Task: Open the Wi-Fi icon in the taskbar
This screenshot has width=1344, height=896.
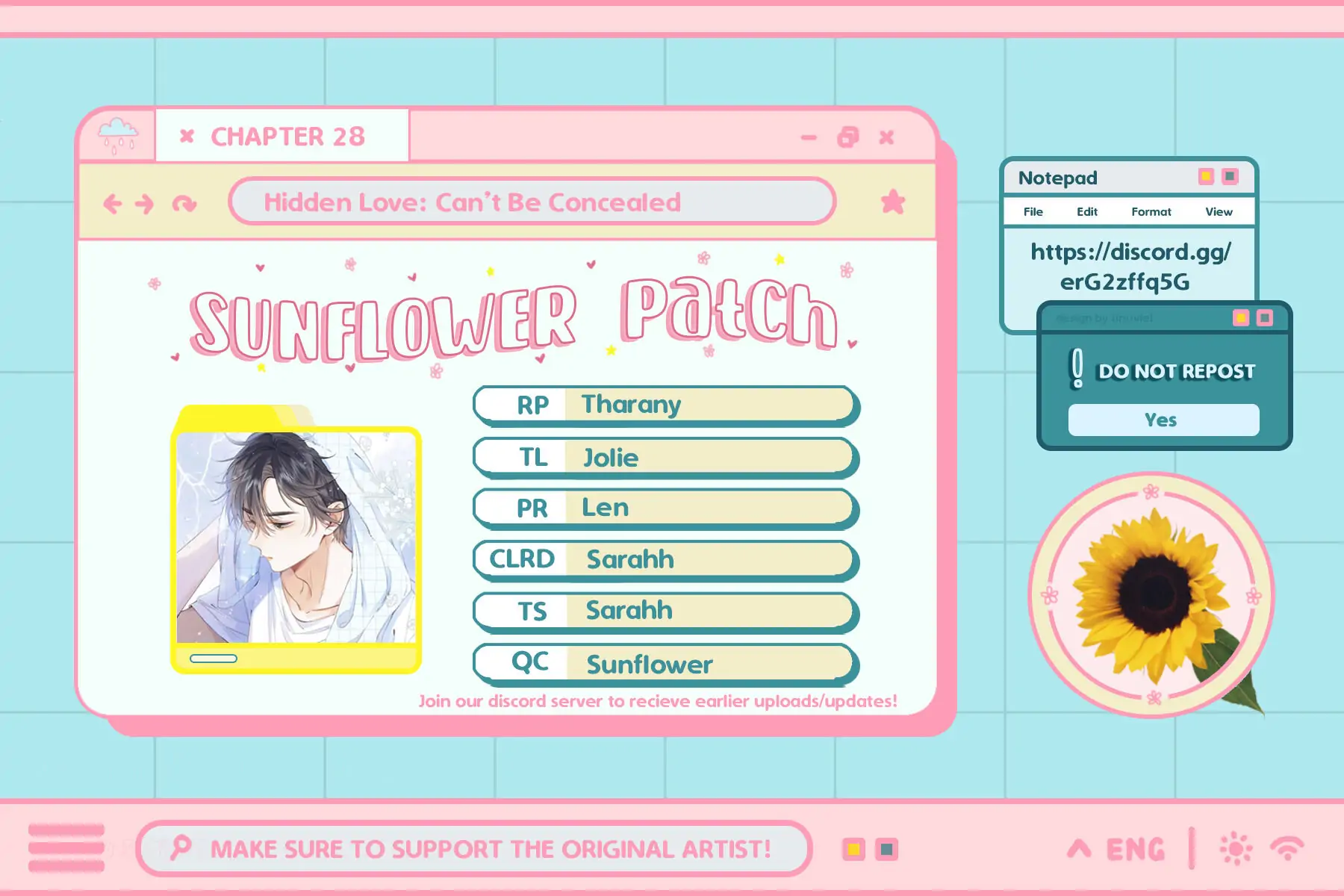Action: click(1287, 849)
